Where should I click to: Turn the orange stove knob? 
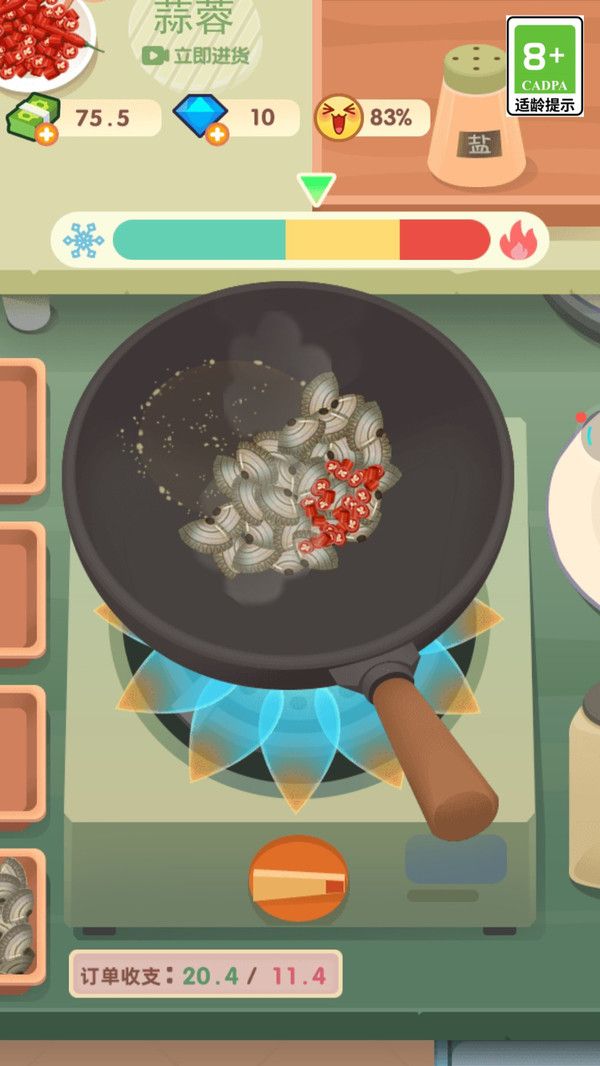tap(298, 879)
